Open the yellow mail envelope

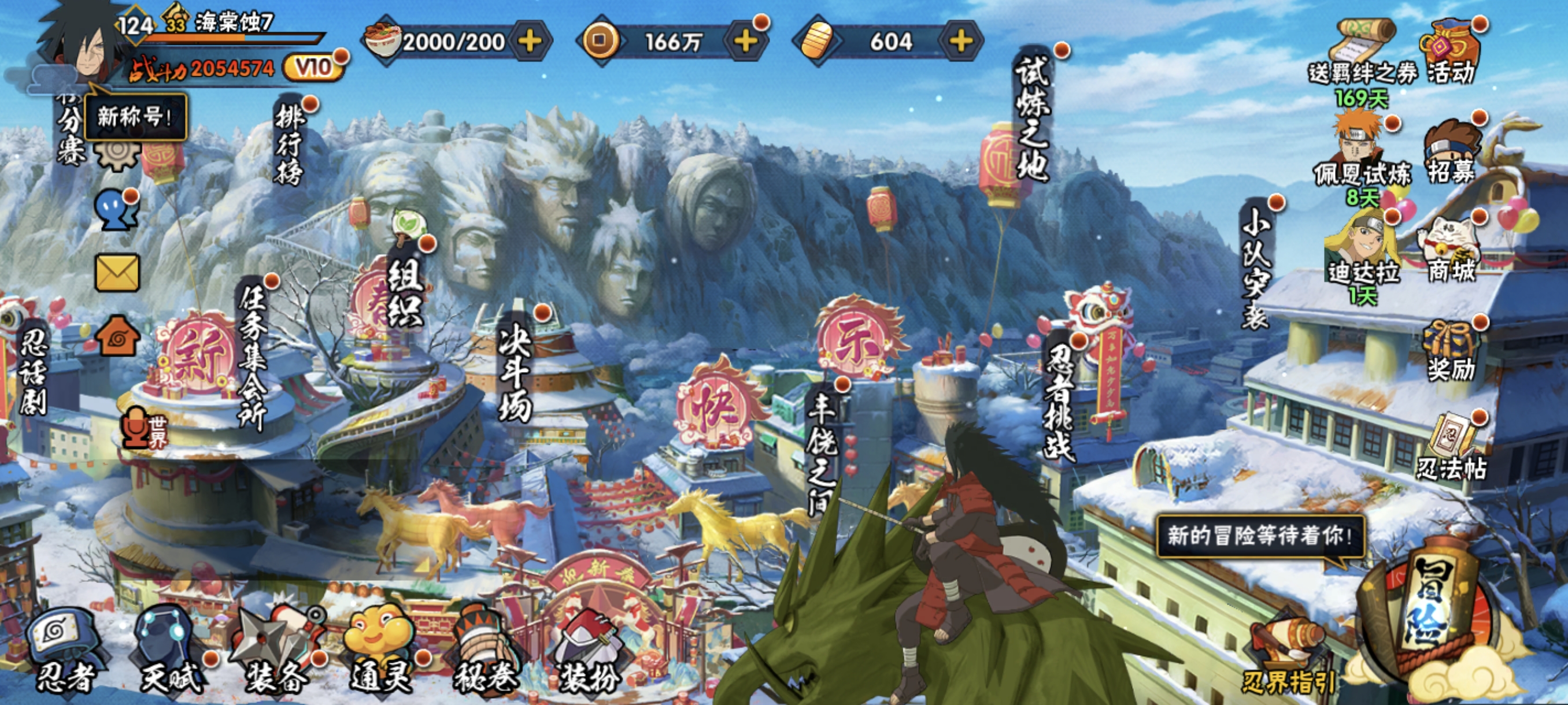click(x=117, y=273)
